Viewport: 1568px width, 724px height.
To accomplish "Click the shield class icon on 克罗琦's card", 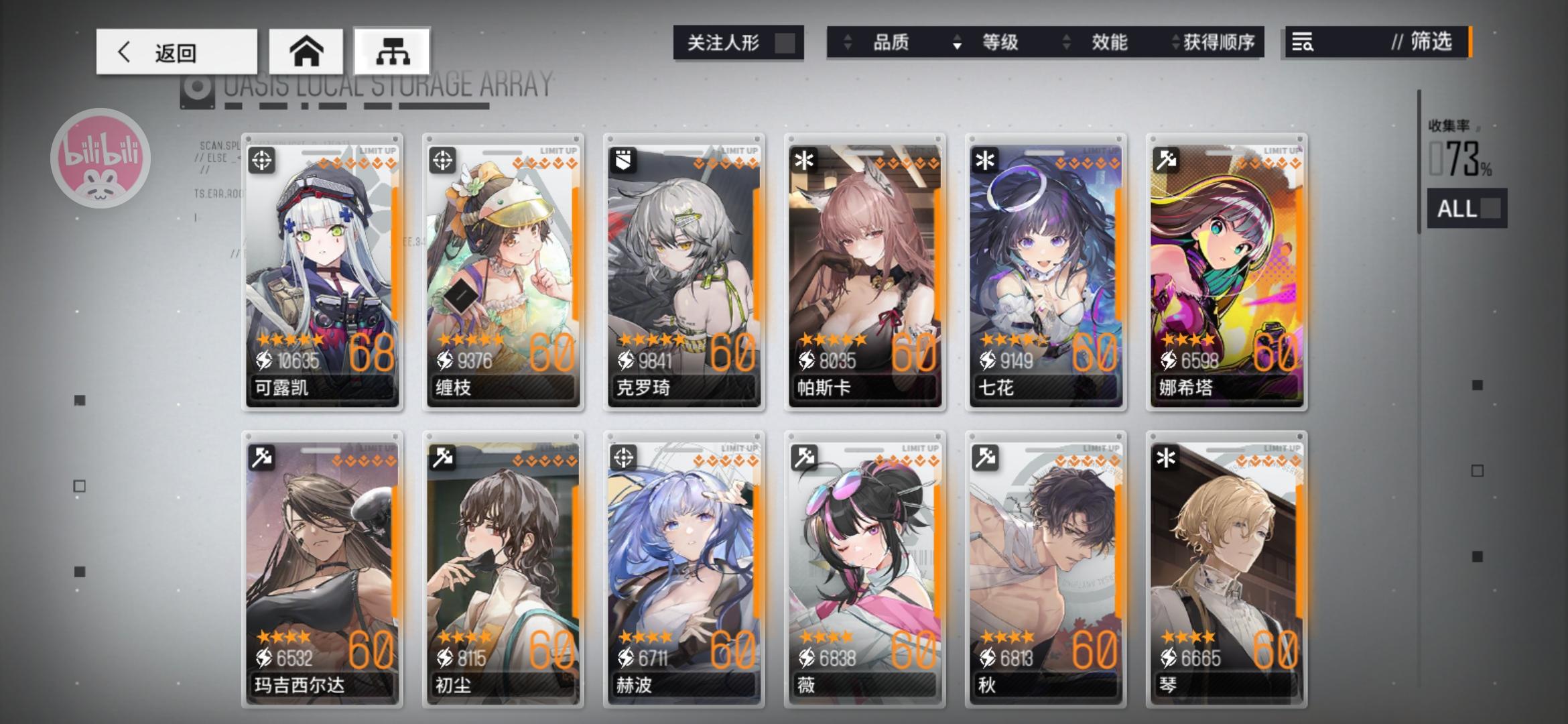I will [x=623, y=161].
